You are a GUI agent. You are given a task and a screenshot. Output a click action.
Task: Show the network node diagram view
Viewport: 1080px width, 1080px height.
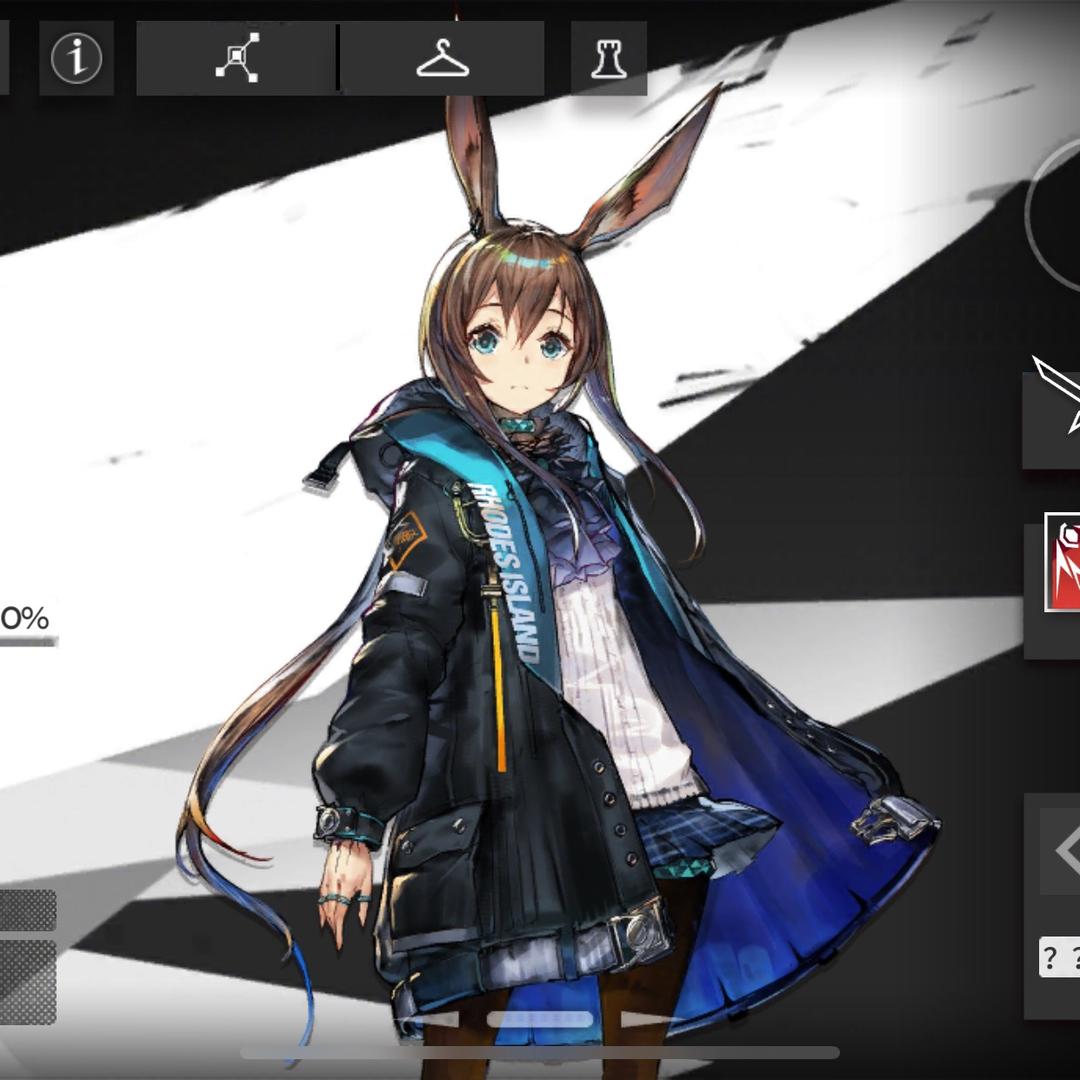pyautogui.click(x=237, y=58)
